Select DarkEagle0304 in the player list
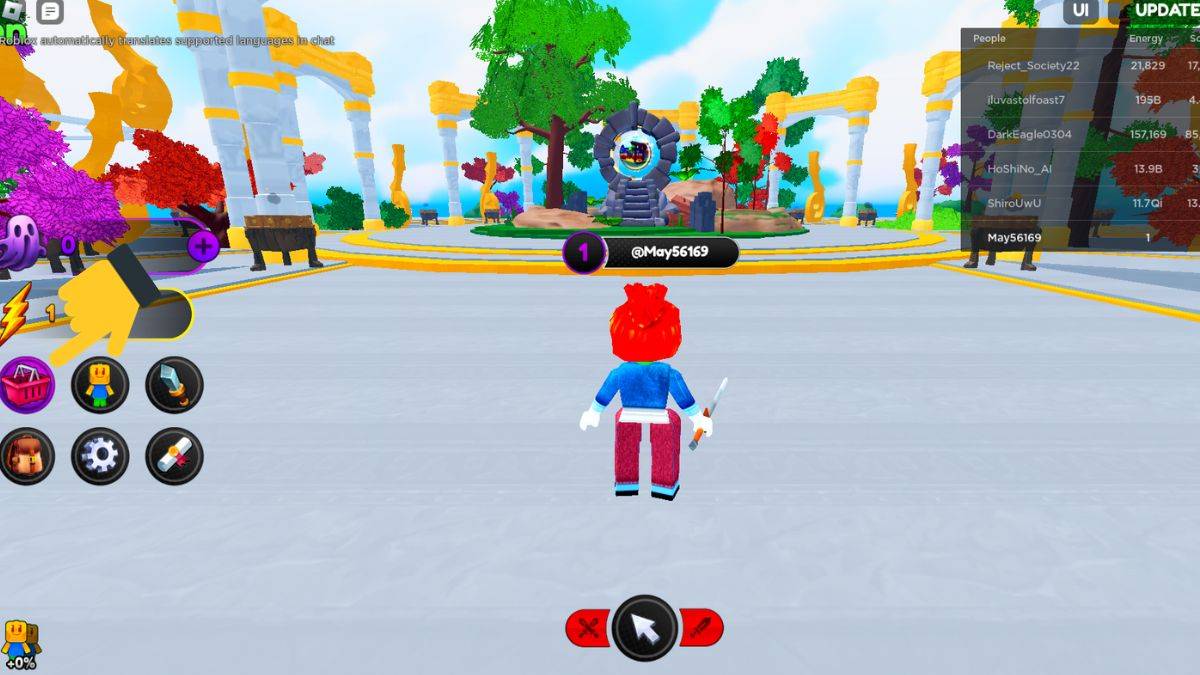This screenshot has width=1200, height=675. [x=1029, y=134]
